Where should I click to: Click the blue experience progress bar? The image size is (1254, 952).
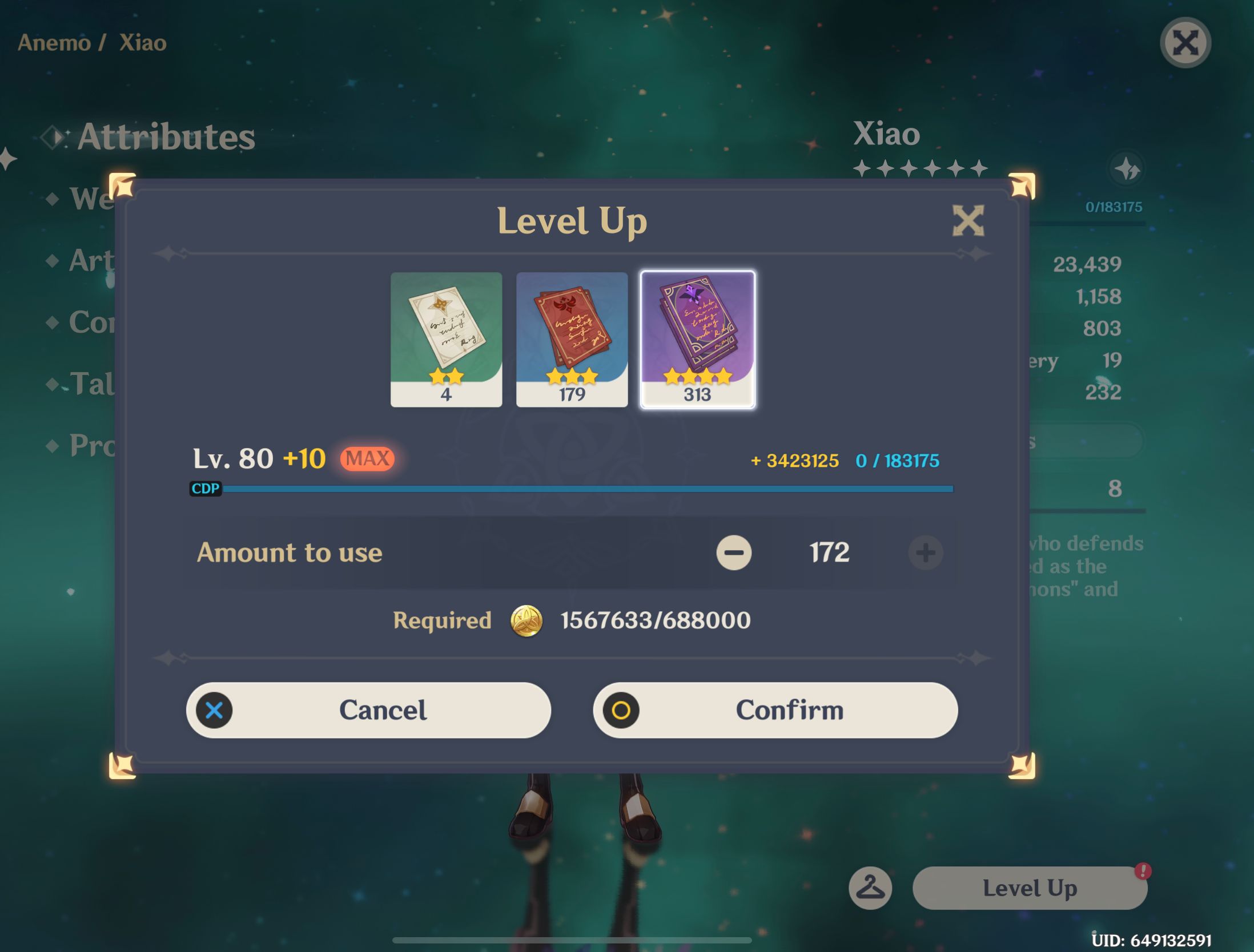tap(588, 489)
